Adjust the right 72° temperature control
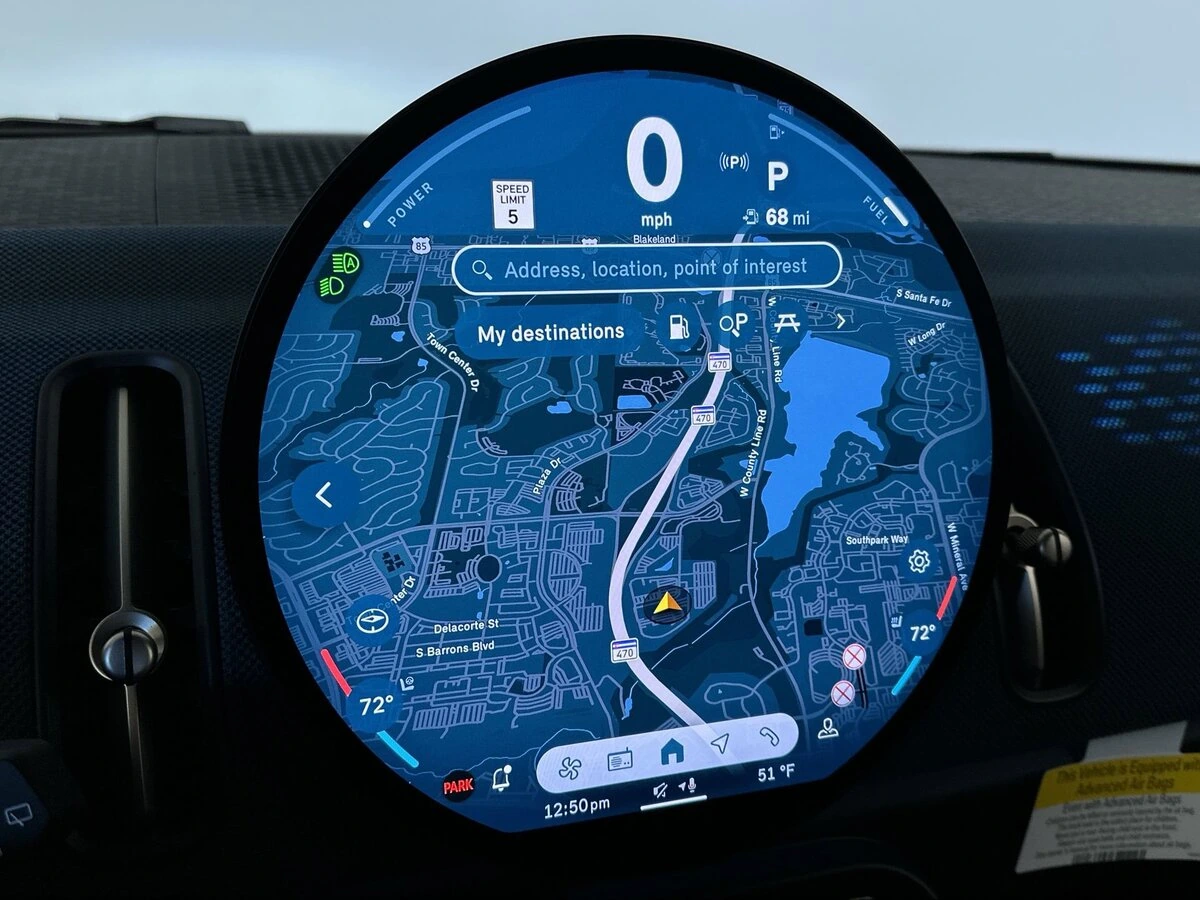Screen dimensions: 1200x900 click(921, 632)
